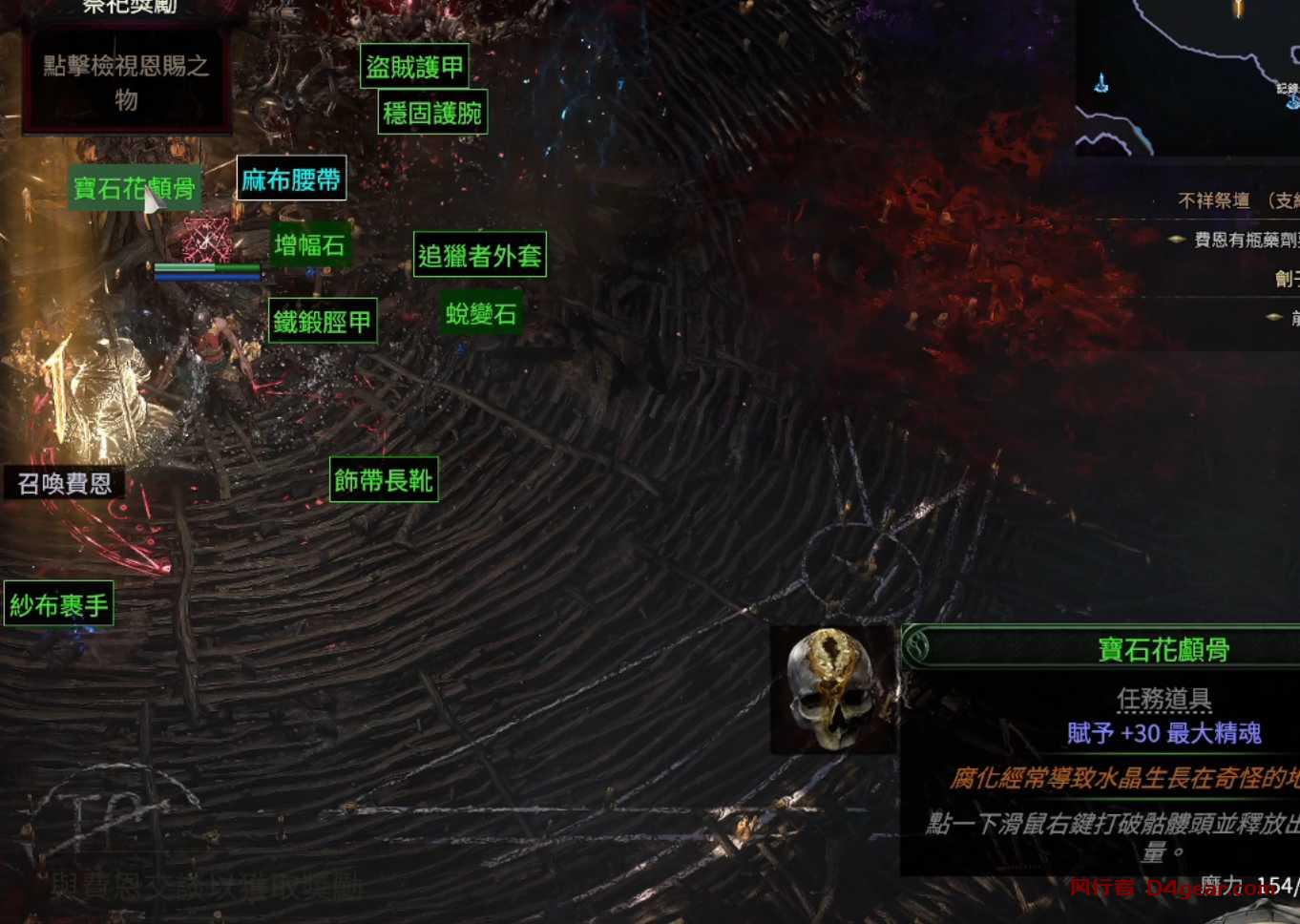Collect the 增幅石 currency label
The image size is (1300, 924).
[x=309, y=245]
